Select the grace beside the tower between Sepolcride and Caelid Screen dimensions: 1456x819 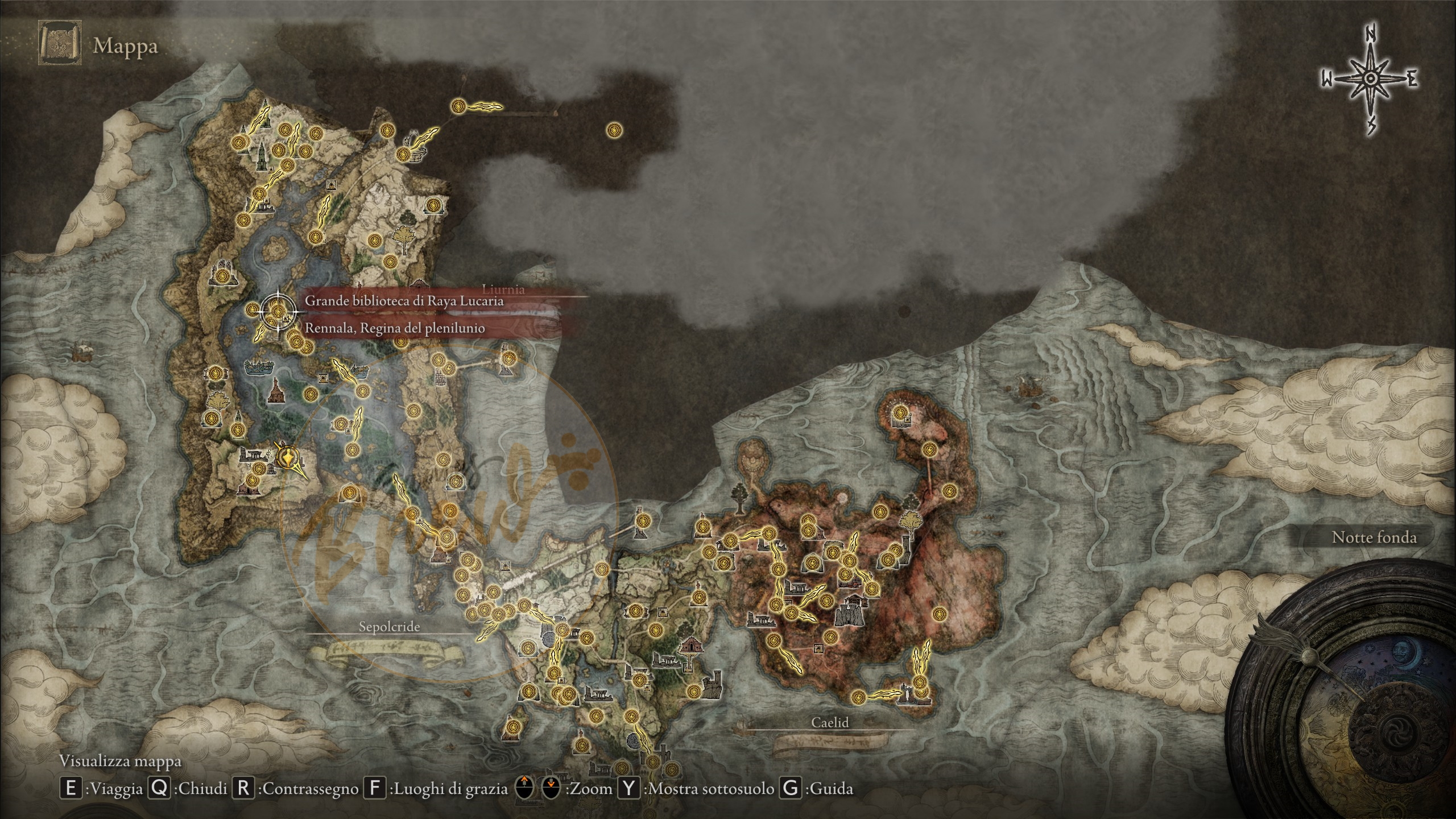click(643, 520)
